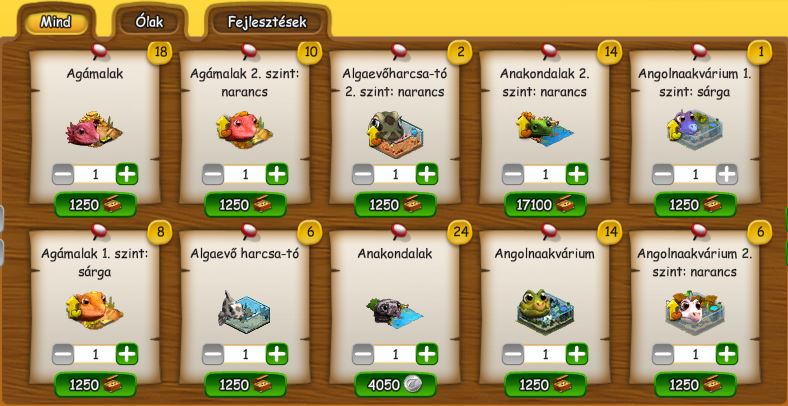Buy Anakondalak 2. szint for 17100
The image size is (788, 406).
(x=545, y=204)
